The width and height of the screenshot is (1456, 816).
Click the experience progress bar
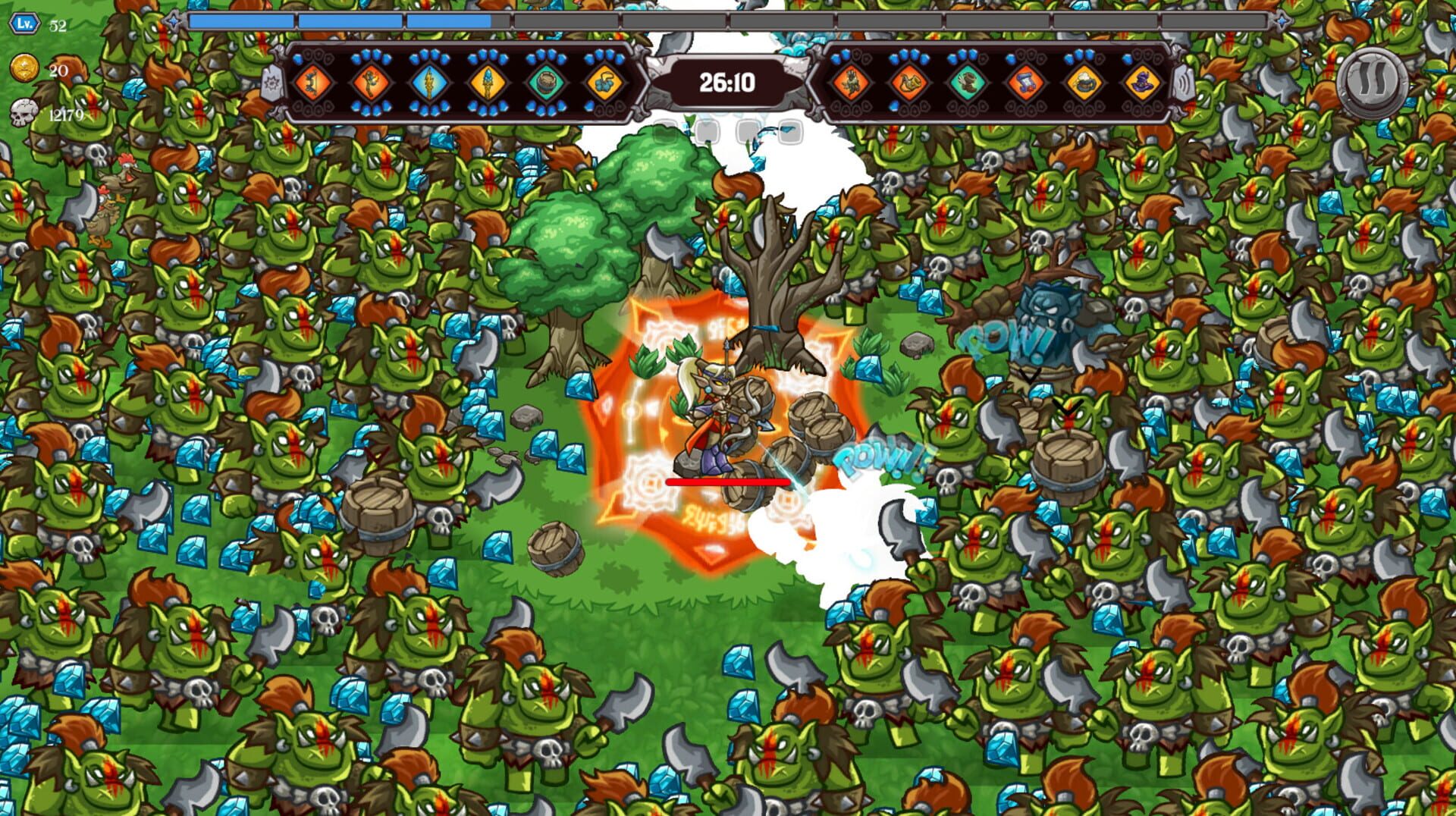pos(531,20)
